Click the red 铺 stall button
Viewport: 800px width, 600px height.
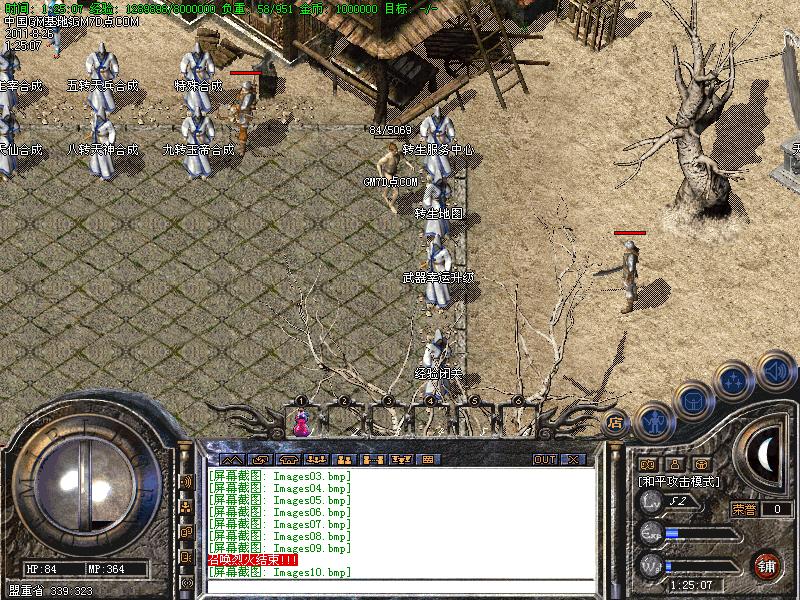pyautogui.click(x=766, y=564)
